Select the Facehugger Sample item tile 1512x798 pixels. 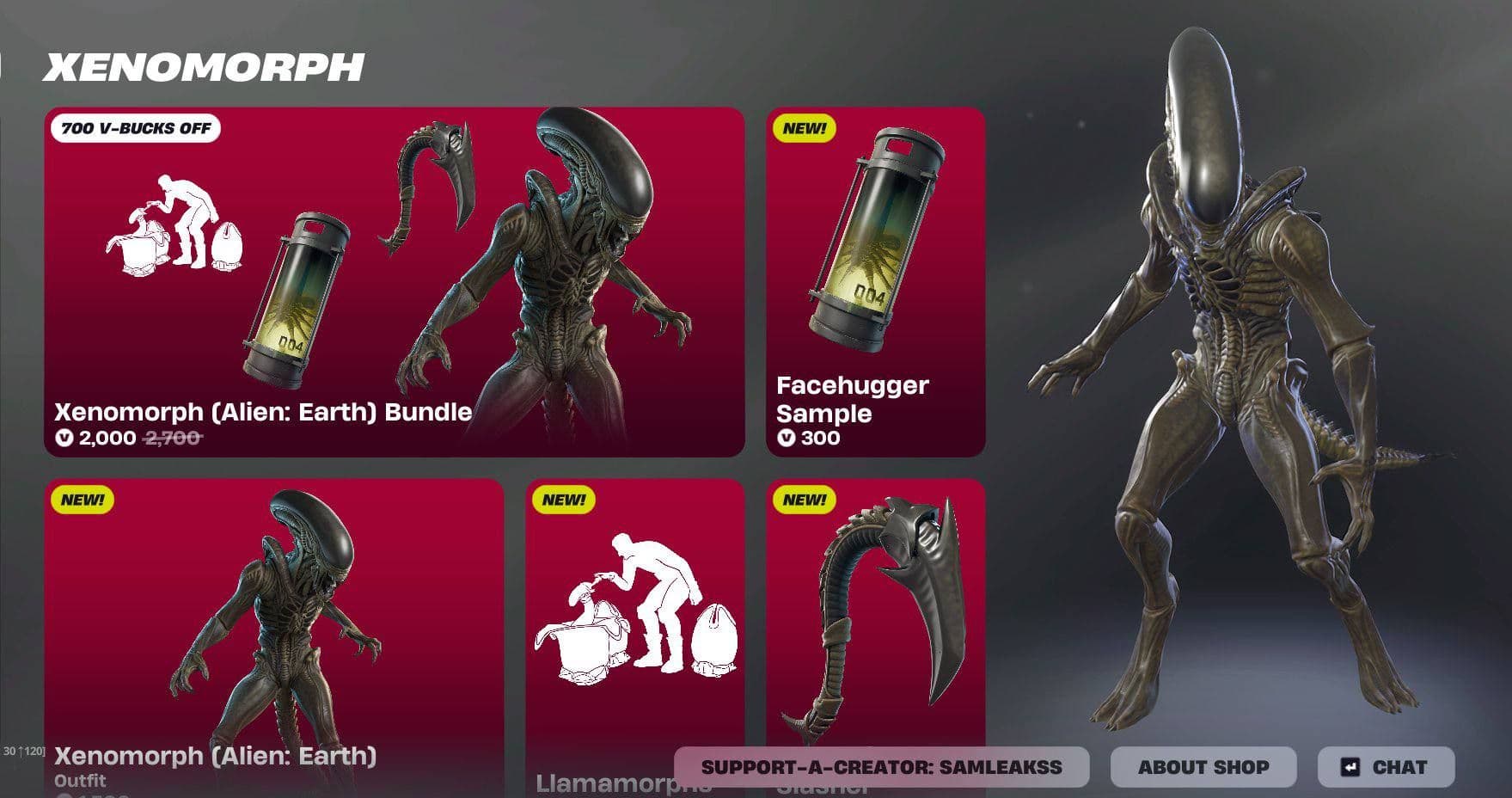pos(875,281)
